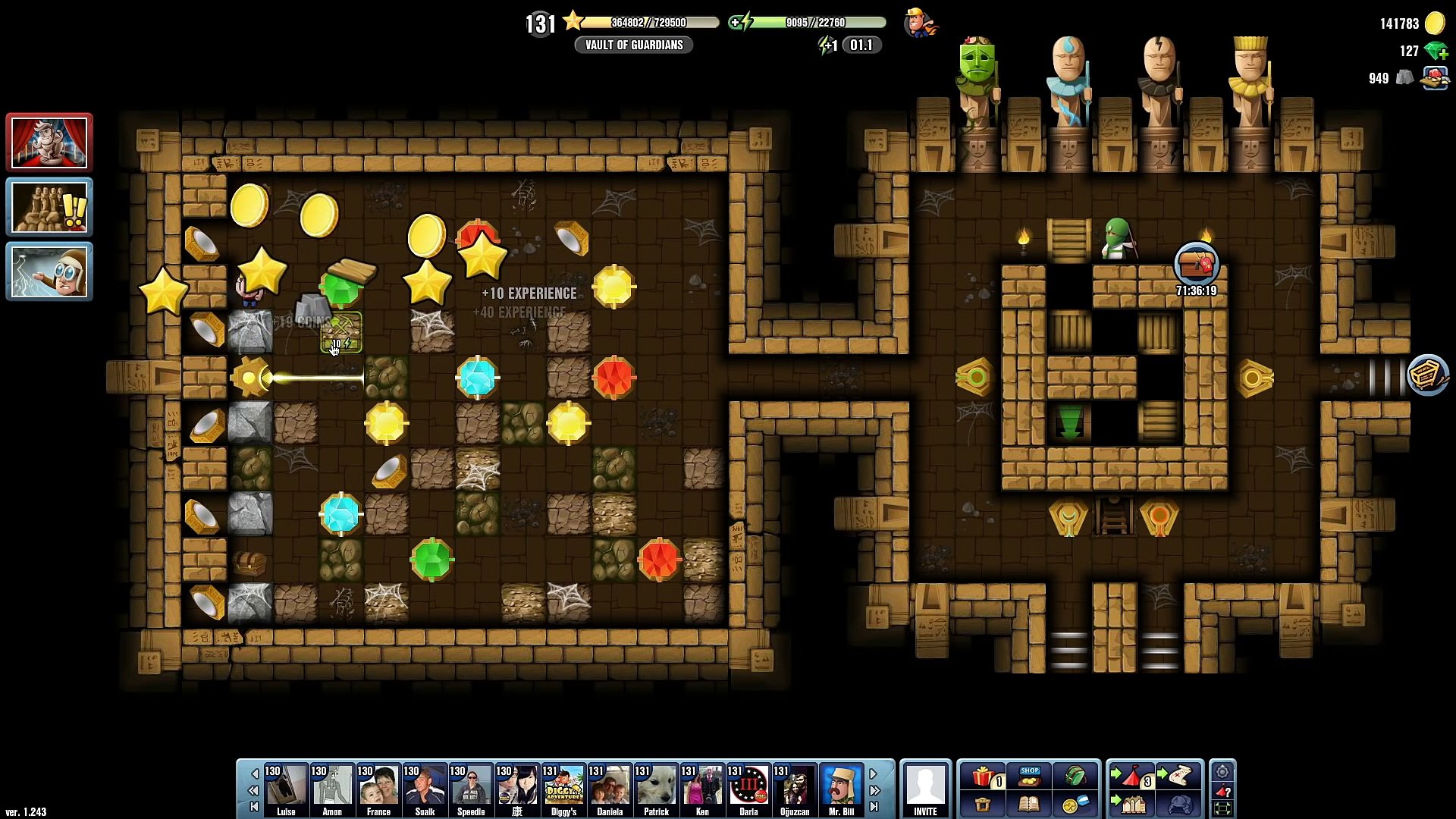Screen dimensions: 1456x819
Task: Open the green backpack inventory
Action: click(1075, 777)
